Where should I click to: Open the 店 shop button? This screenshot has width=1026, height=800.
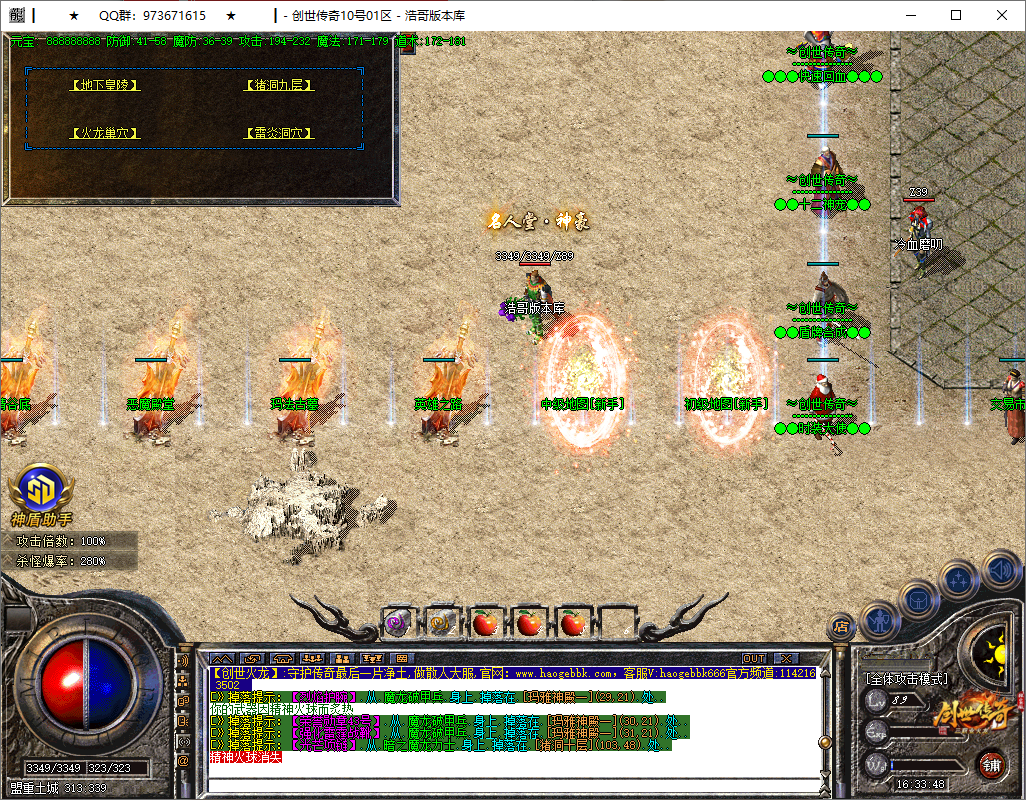click(842, 627)
